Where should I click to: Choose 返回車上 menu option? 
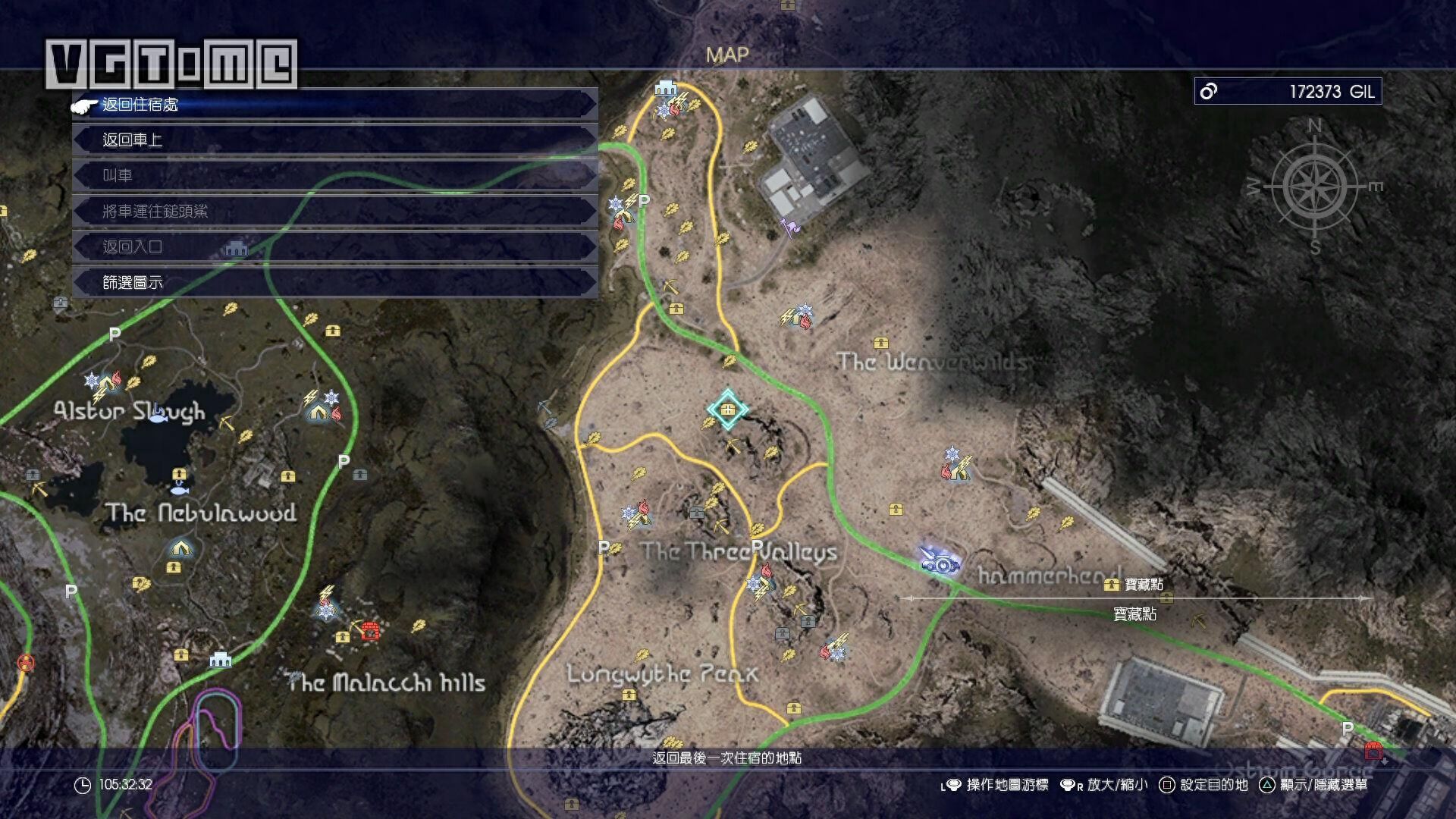[x=334, y=140]
